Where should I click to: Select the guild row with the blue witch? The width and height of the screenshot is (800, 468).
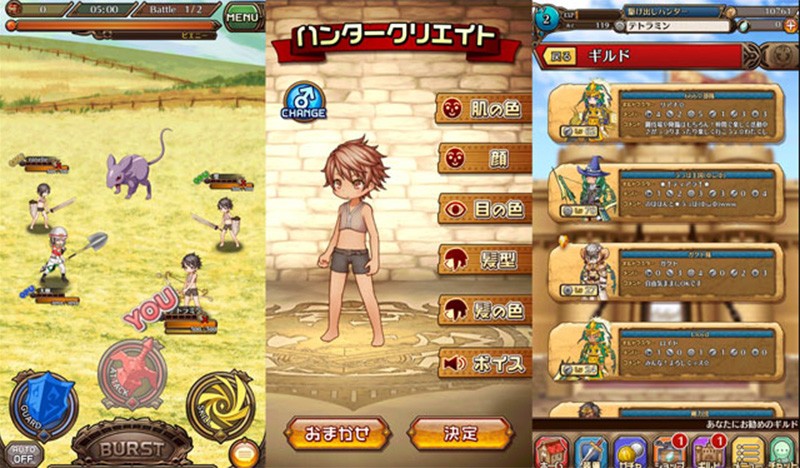(x=665, y=193)
